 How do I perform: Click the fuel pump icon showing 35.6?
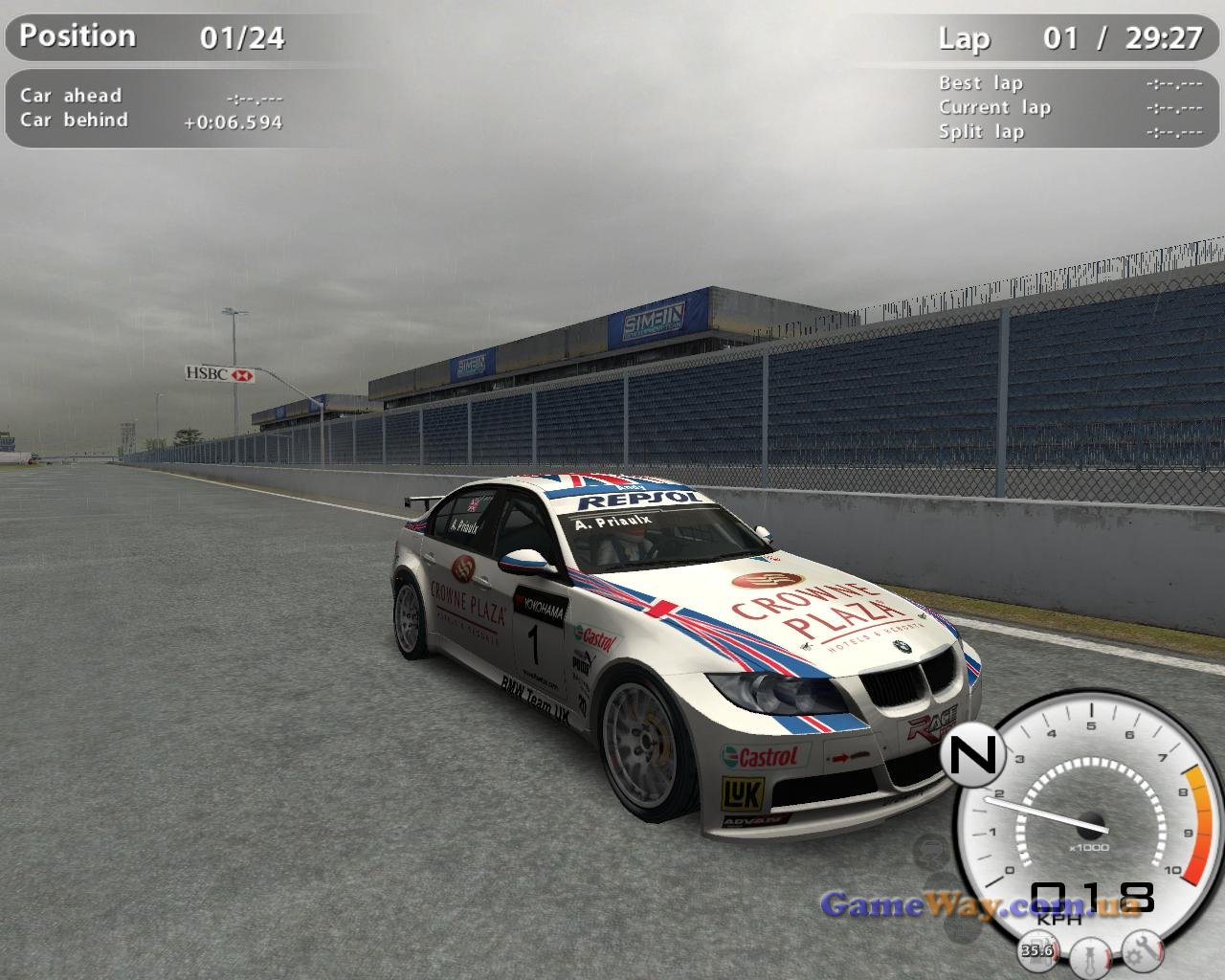[1037, 949]
